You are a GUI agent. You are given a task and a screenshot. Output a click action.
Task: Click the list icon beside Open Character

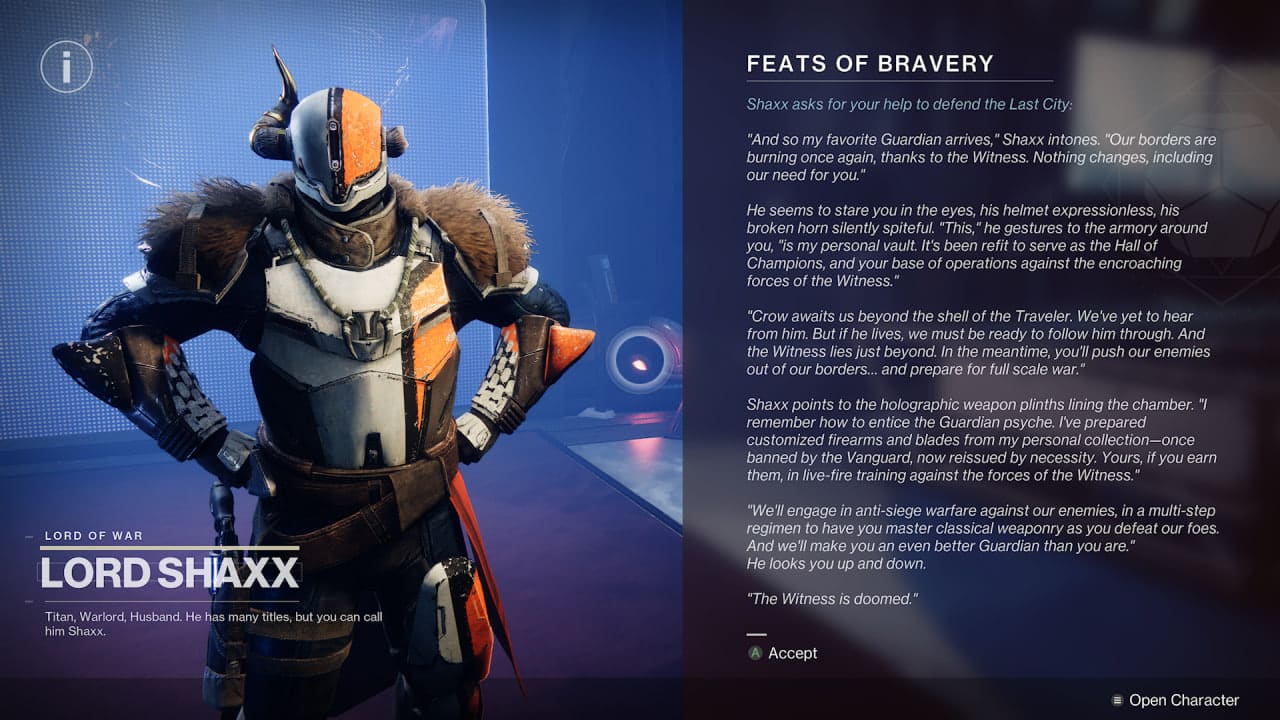pyautogui.click(x=1118, y=700)
